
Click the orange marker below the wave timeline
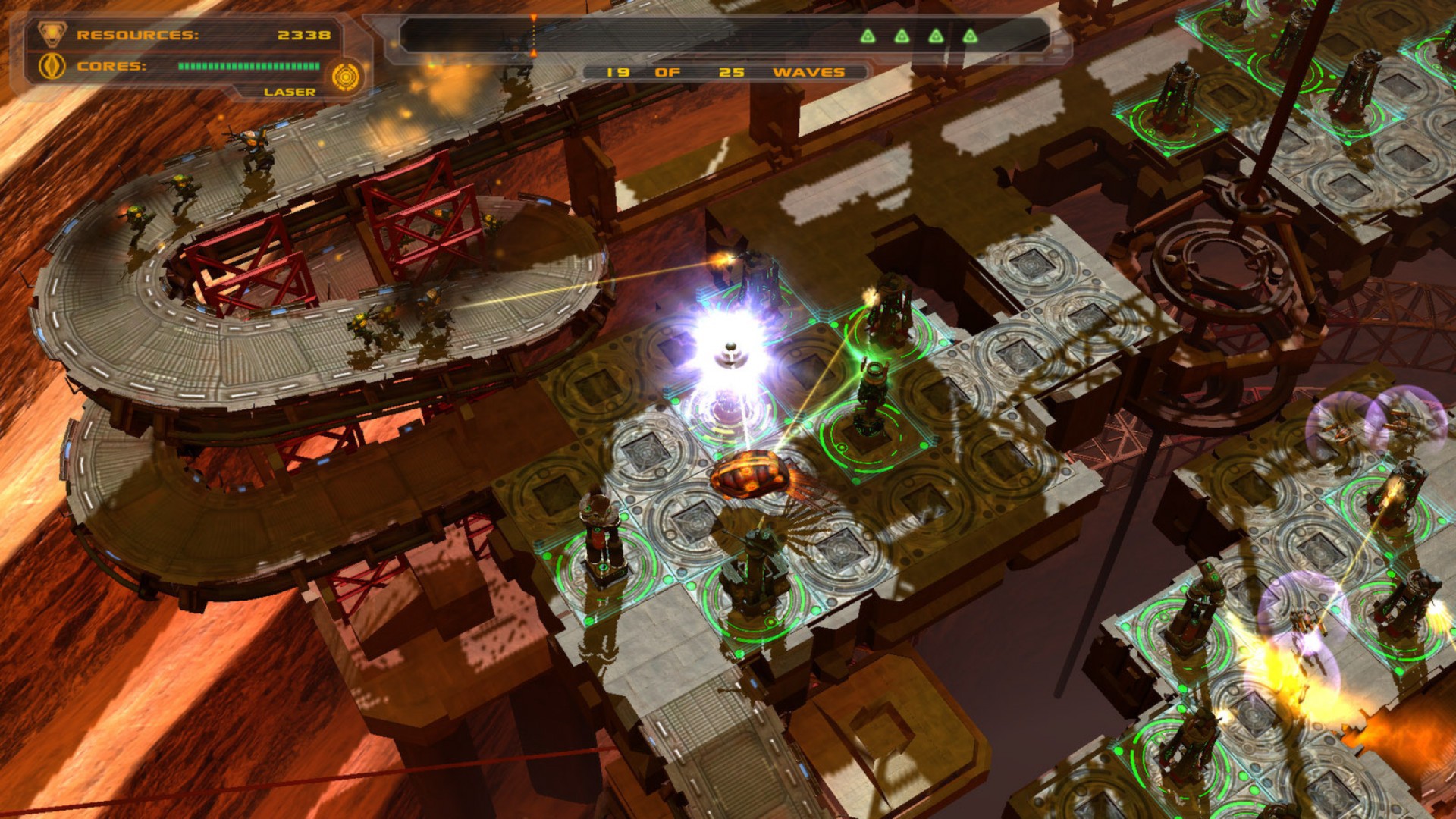coord(534,55)
